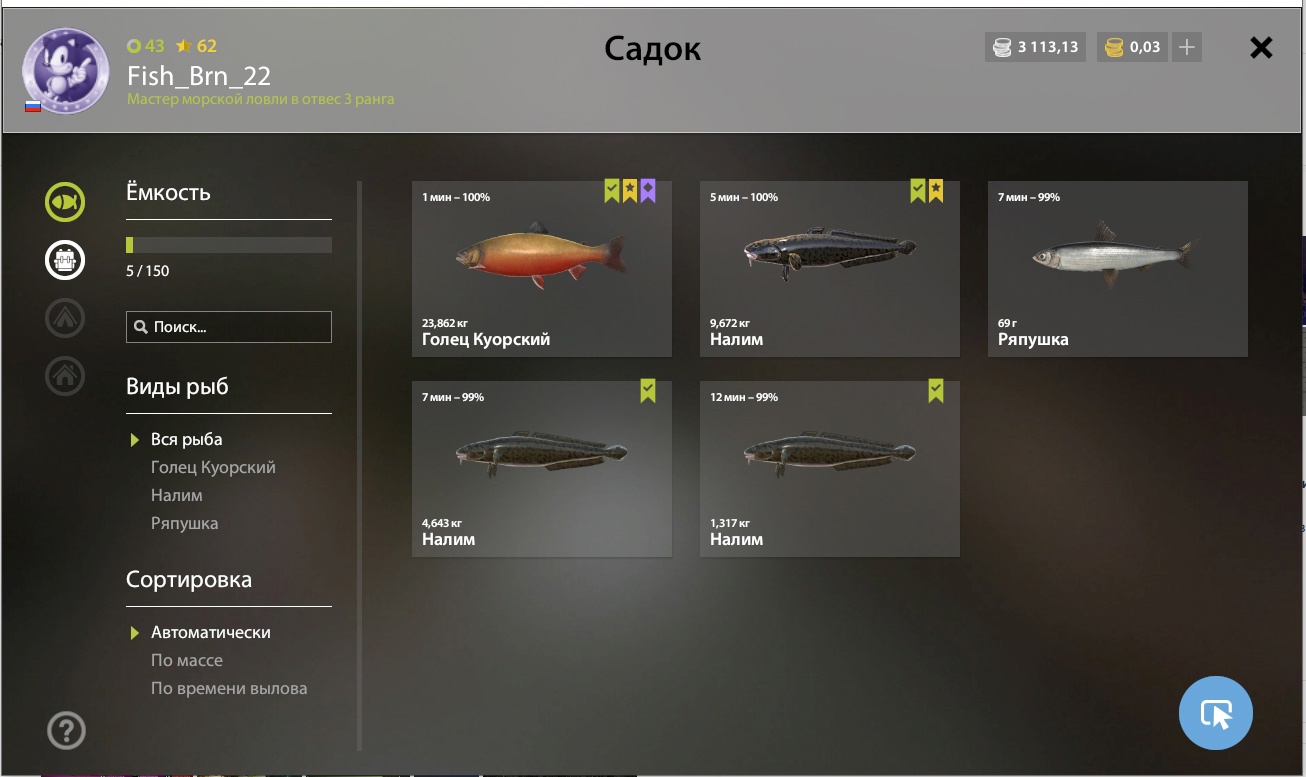
Task: Open the Fish_Brn_22 profile avatar
Action: pos(66,71)
